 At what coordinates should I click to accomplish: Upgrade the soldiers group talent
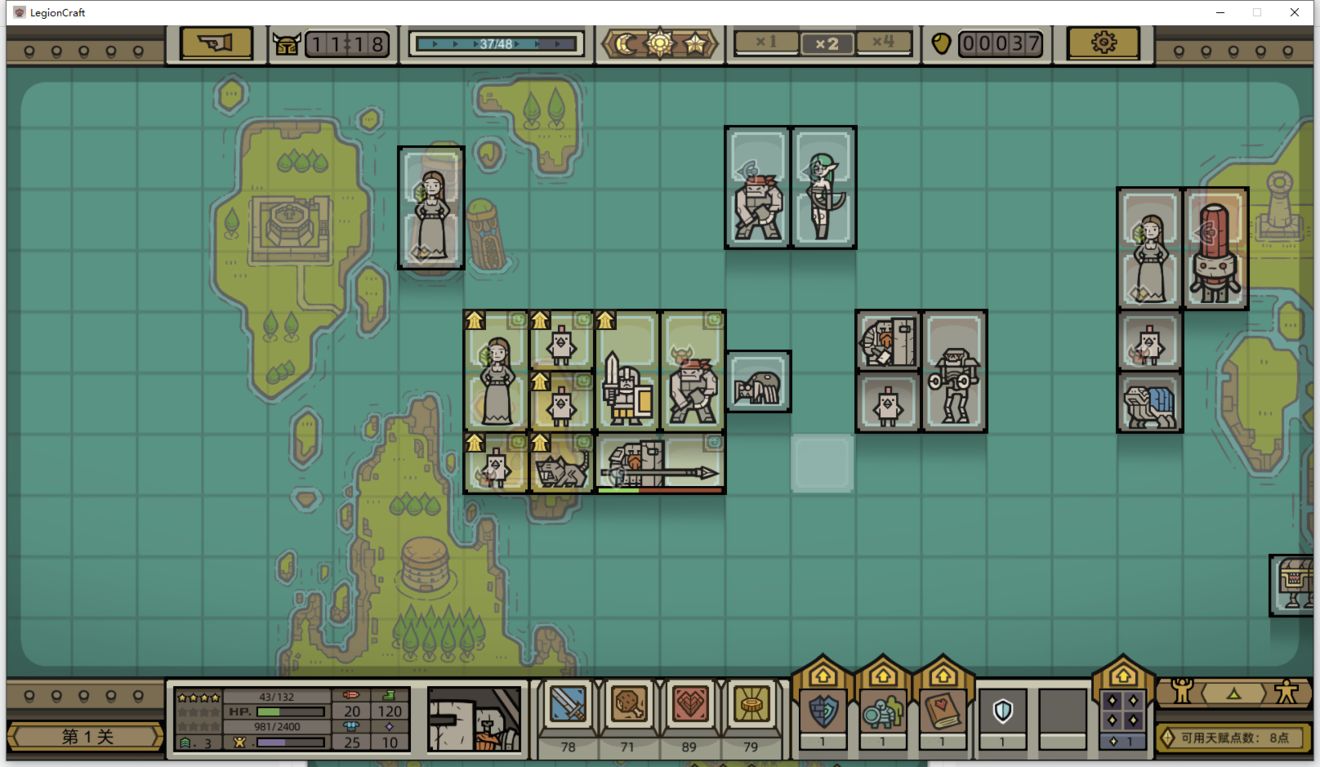click(882, 711)
